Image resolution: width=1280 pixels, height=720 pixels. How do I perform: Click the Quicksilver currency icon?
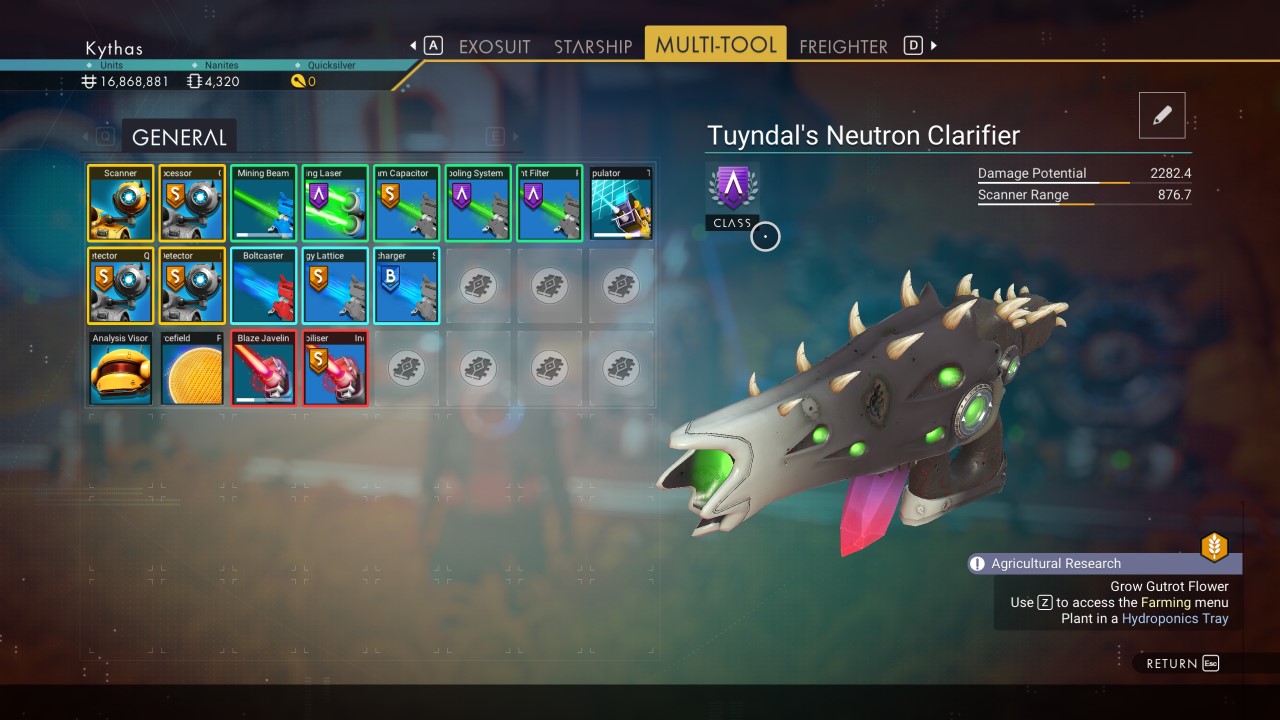point(297,81)
